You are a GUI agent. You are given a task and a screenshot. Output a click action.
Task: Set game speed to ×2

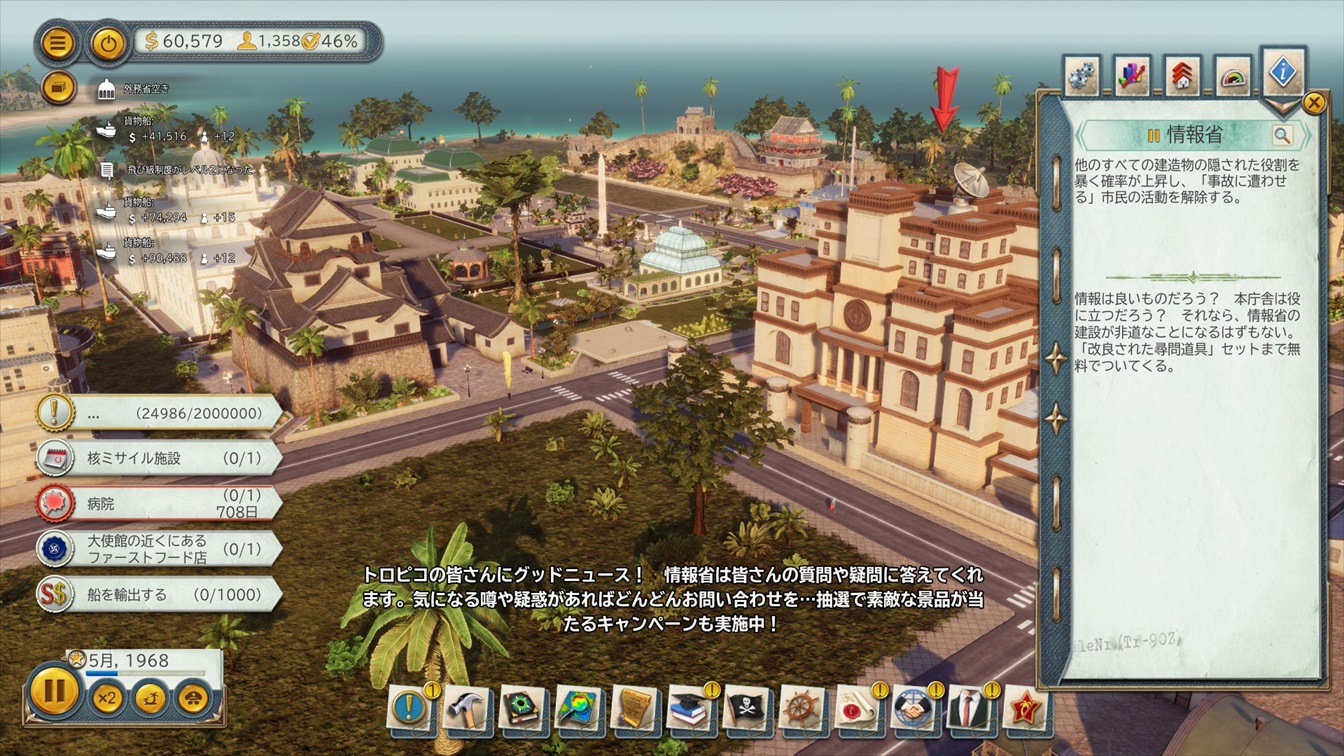[x=107, y=697]
